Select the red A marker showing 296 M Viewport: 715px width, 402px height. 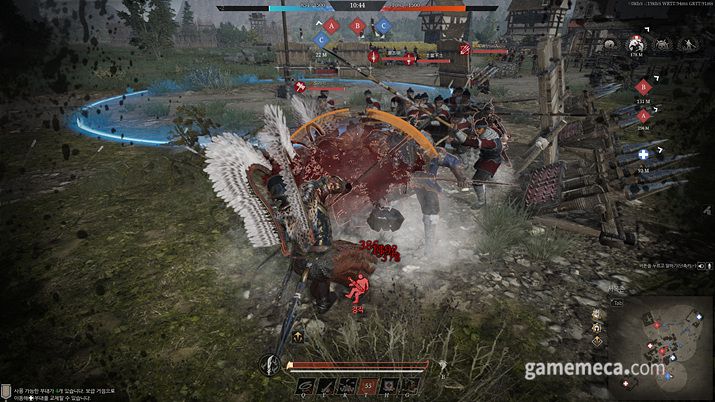pos(643,114)
